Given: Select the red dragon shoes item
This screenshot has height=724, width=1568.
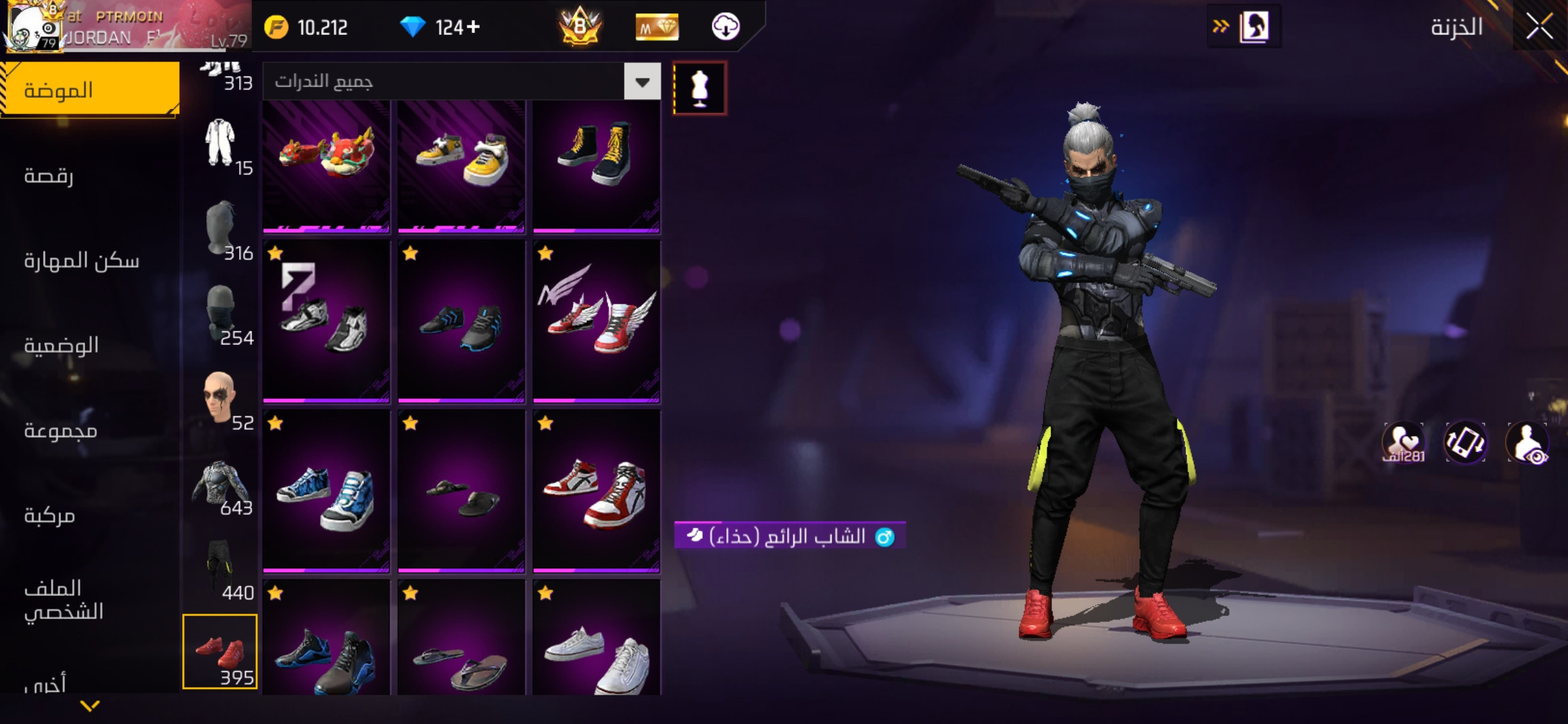Looking at the screenshot, I should pyautogui.click(x=326, y=166).
